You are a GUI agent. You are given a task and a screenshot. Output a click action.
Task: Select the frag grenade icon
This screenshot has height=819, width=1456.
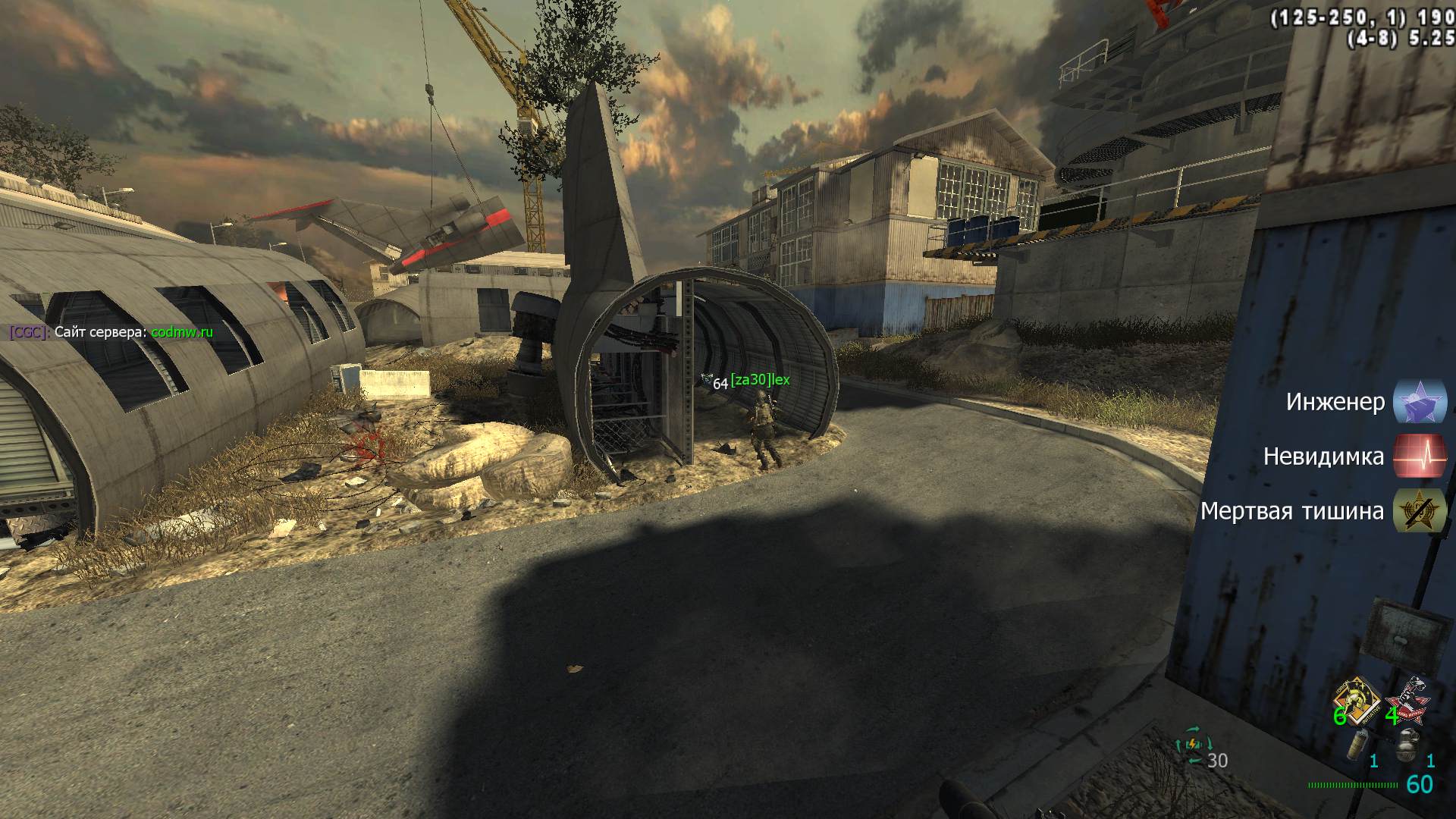pos(1407,744)
